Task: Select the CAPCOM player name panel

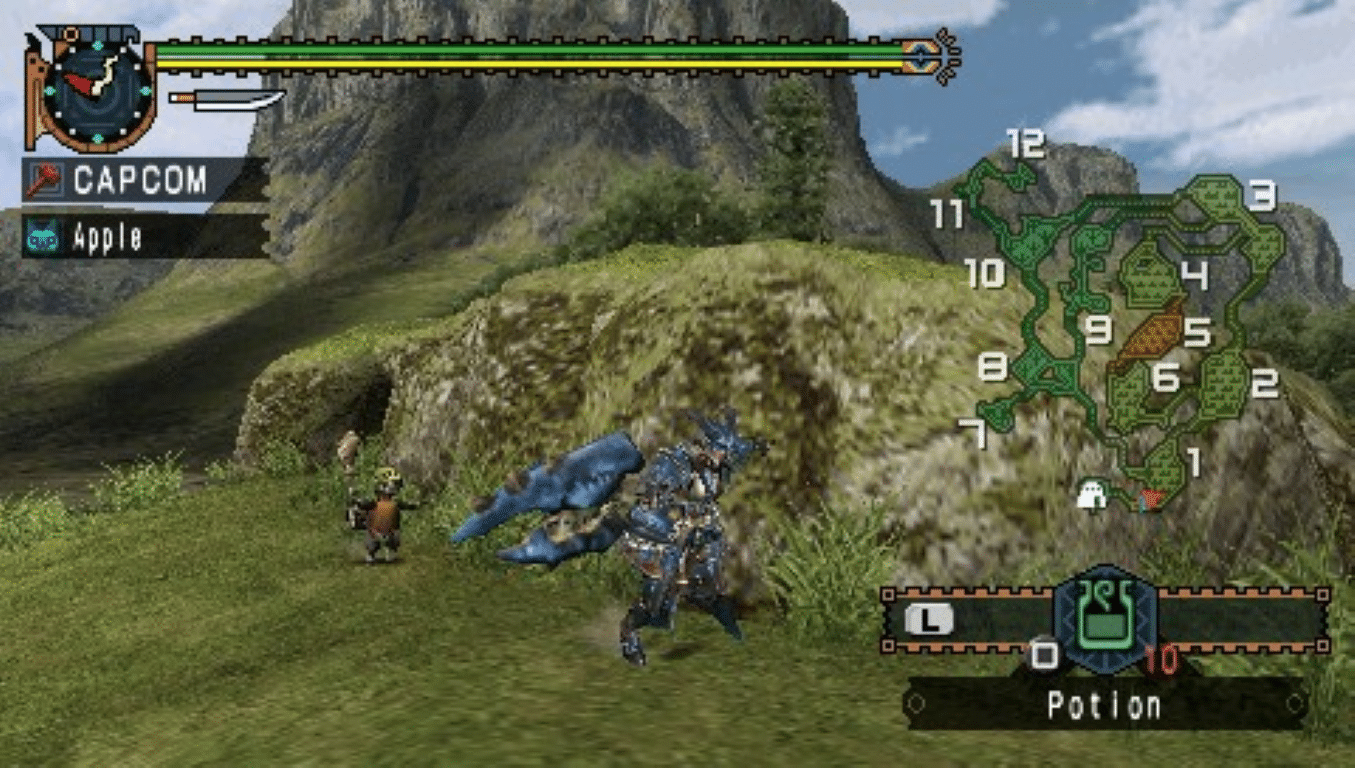Action: 146,181
